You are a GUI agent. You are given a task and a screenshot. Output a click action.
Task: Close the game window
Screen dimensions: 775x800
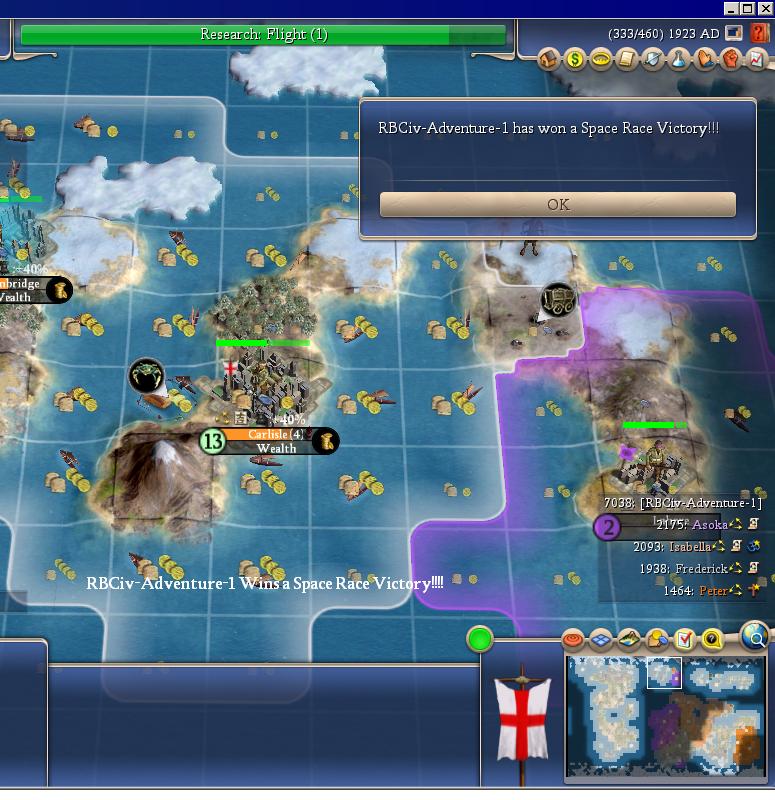click(x=765, y=8)
